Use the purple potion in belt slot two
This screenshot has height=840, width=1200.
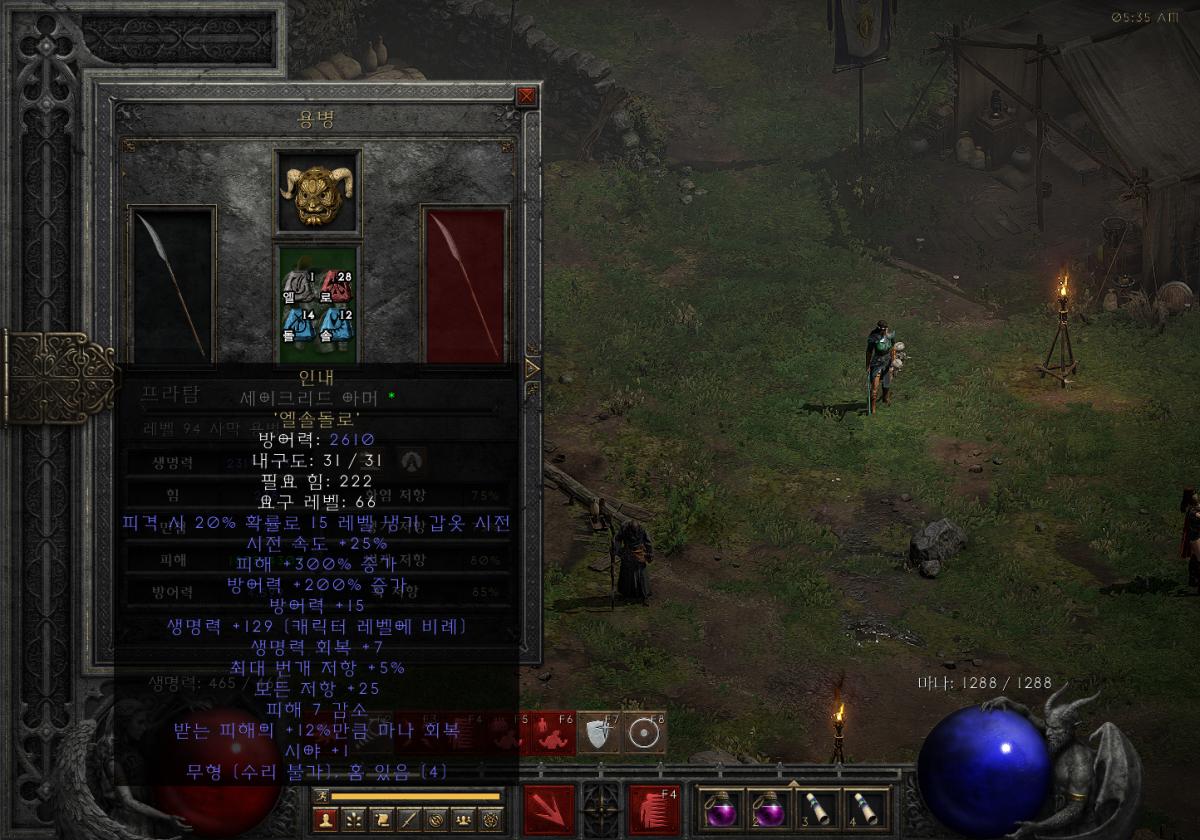pyautogui.click(x=767, y=809)
